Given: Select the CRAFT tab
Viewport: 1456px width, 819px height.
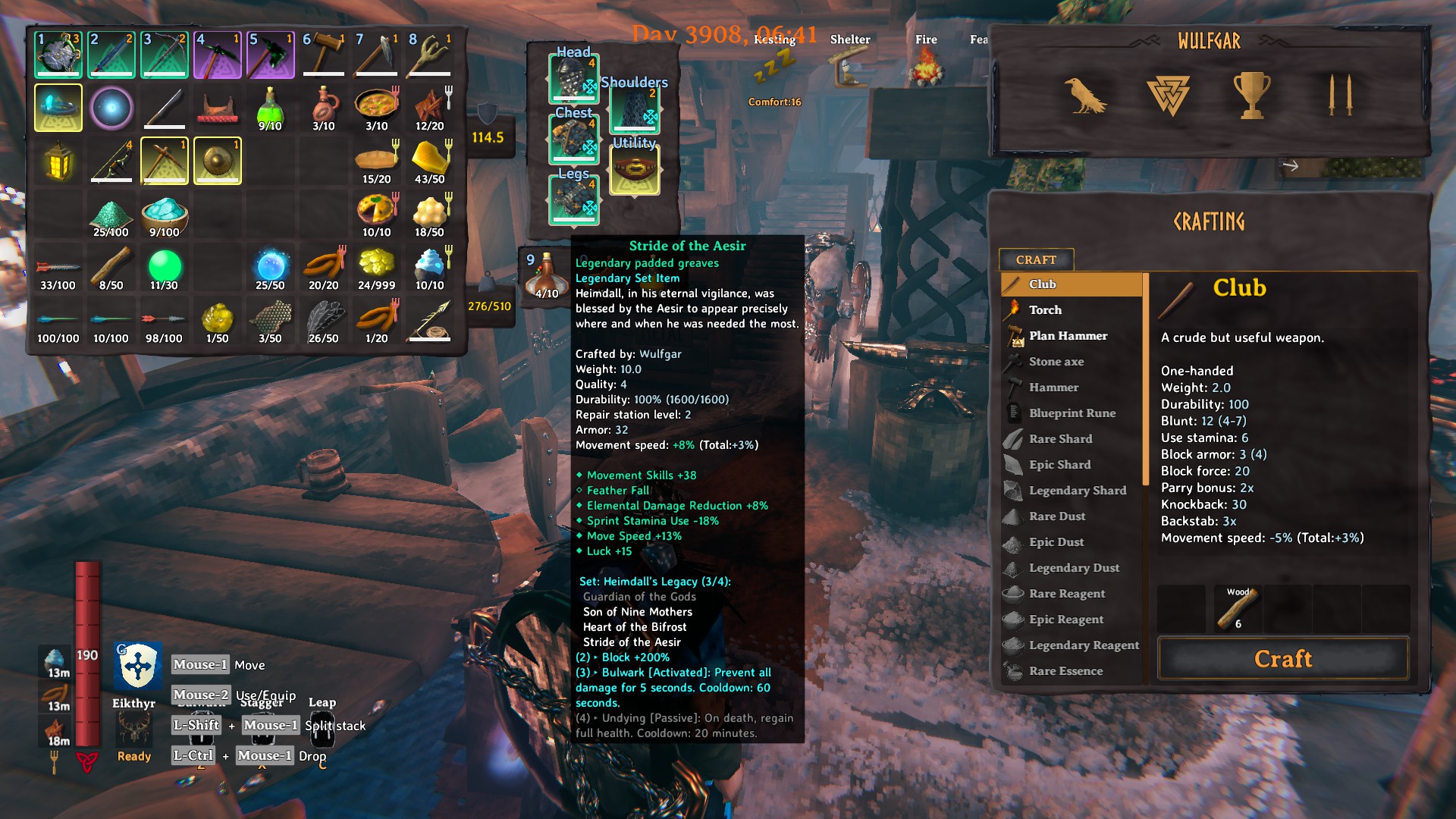Looking at the screenshot, I should pyautogui.click(x=1036, y=260).
